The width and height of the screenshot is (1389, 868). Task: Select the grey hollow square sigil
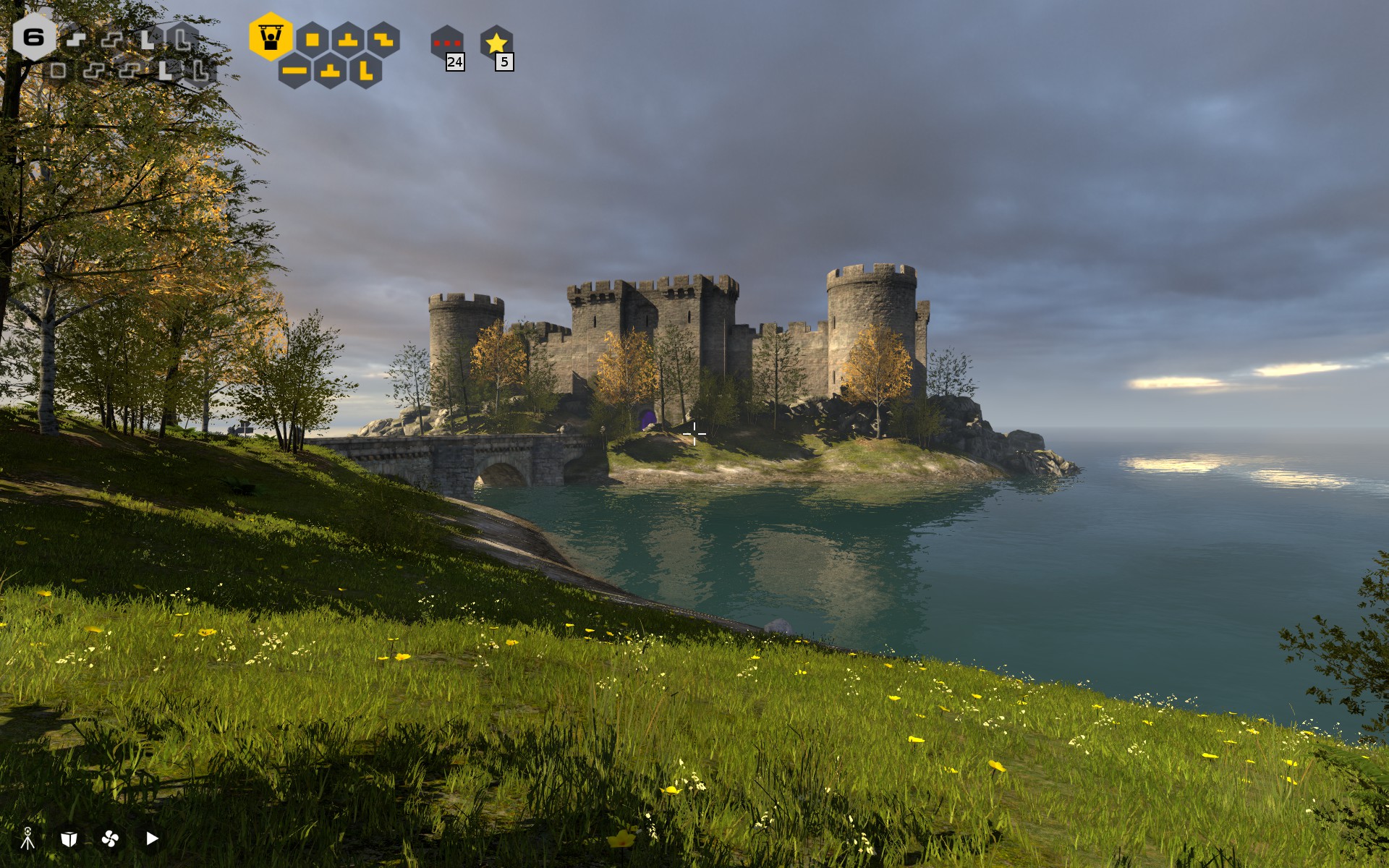(58, 70)
